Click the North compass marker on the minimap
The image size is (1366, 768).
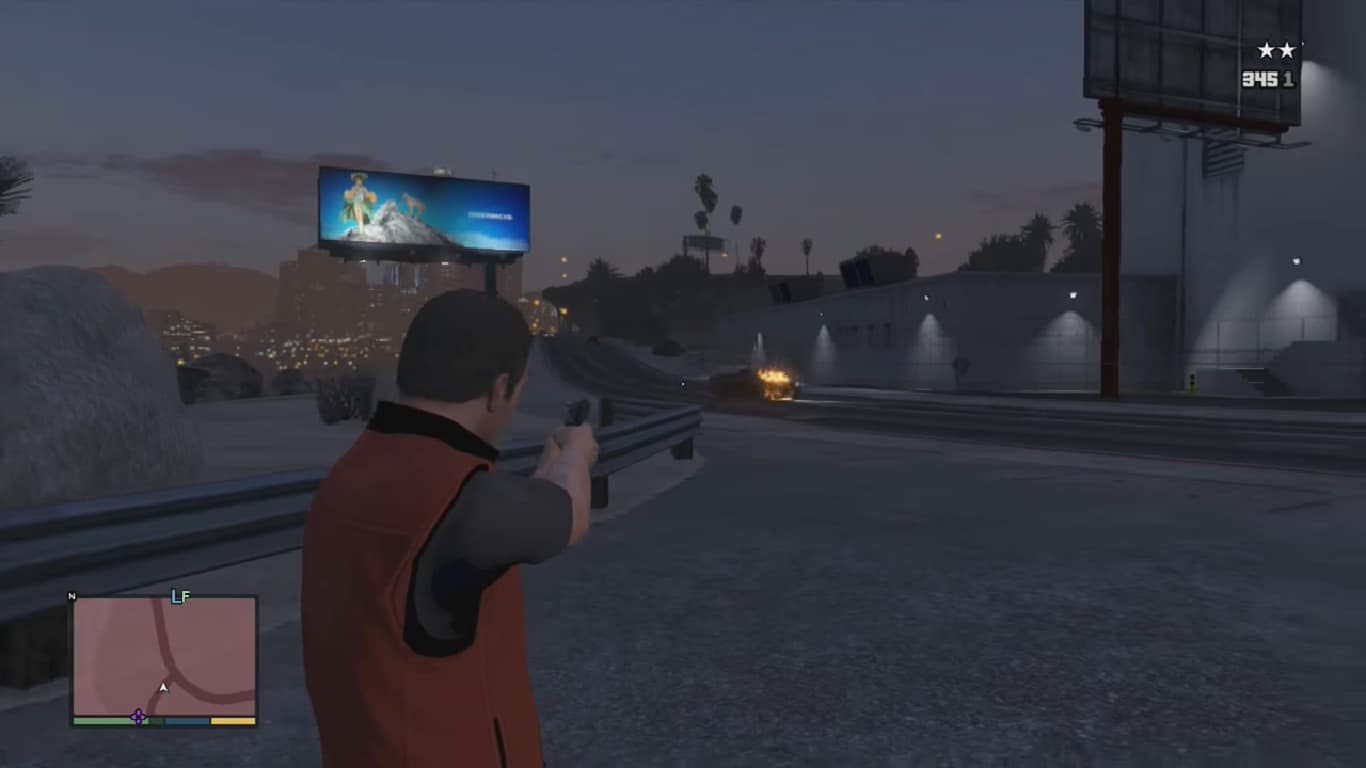tap(72, 595)
